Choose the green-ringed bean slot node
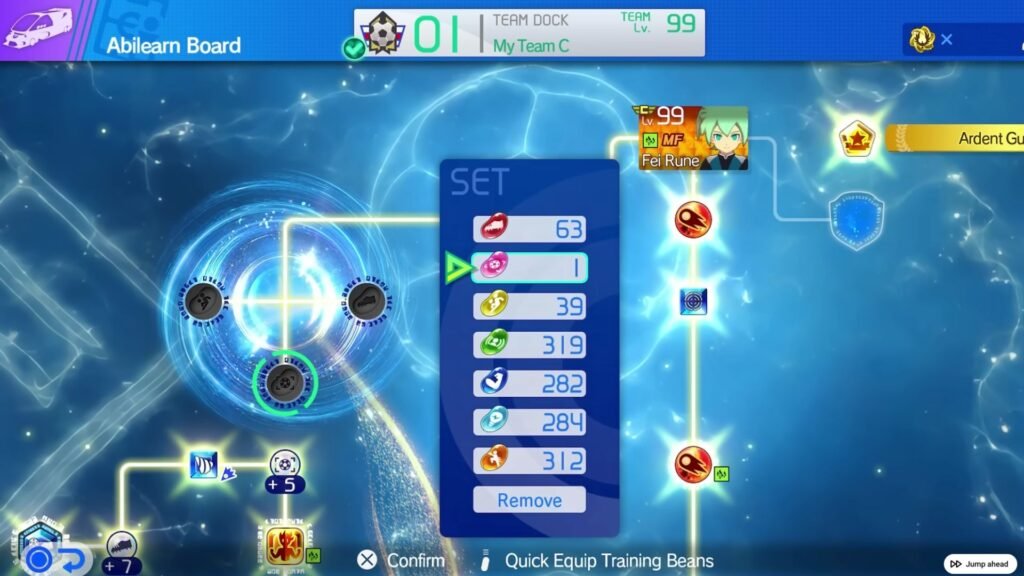This screenshot has height=576, width=1024. coord(285,379)
